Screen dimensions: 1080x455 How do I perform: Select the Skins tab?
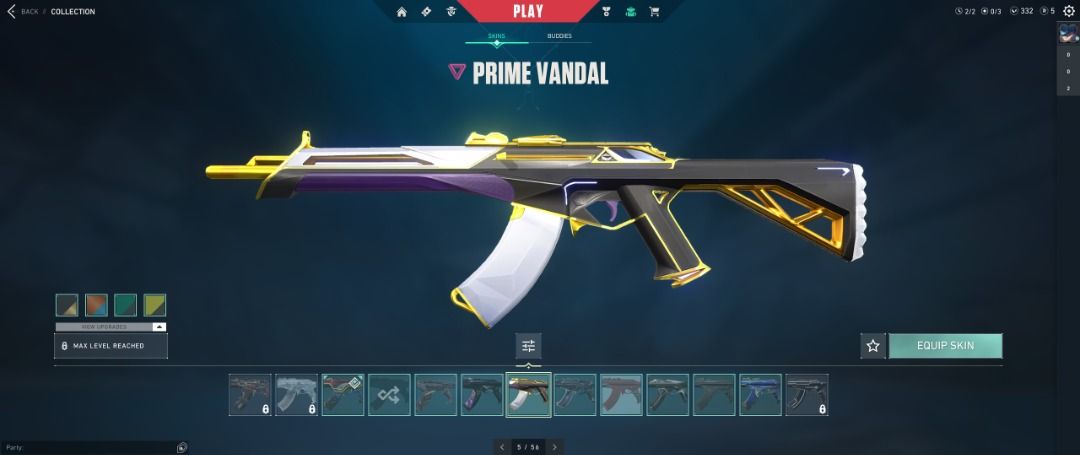tap(496, 36)
